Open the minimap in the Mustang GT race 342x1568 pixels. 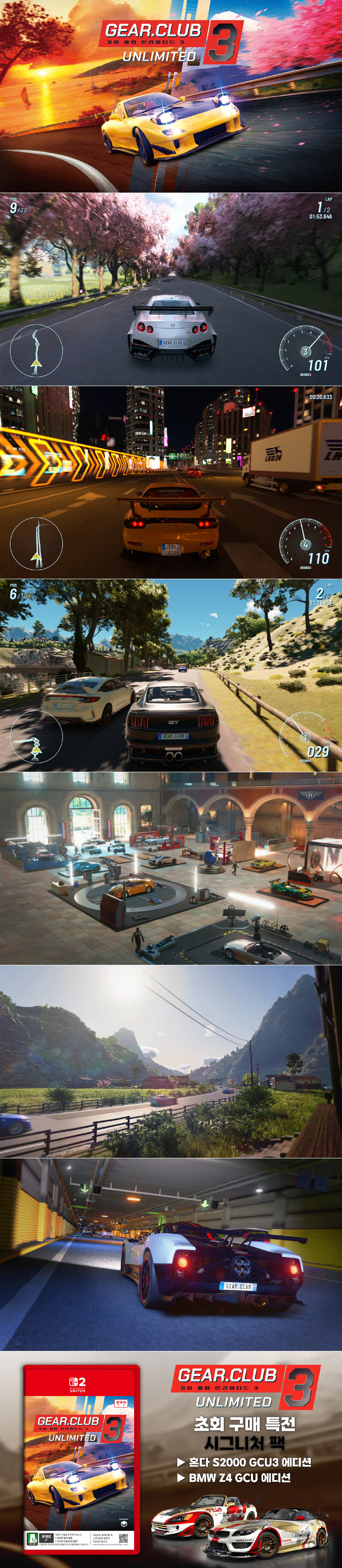click(x=36, y=737)
